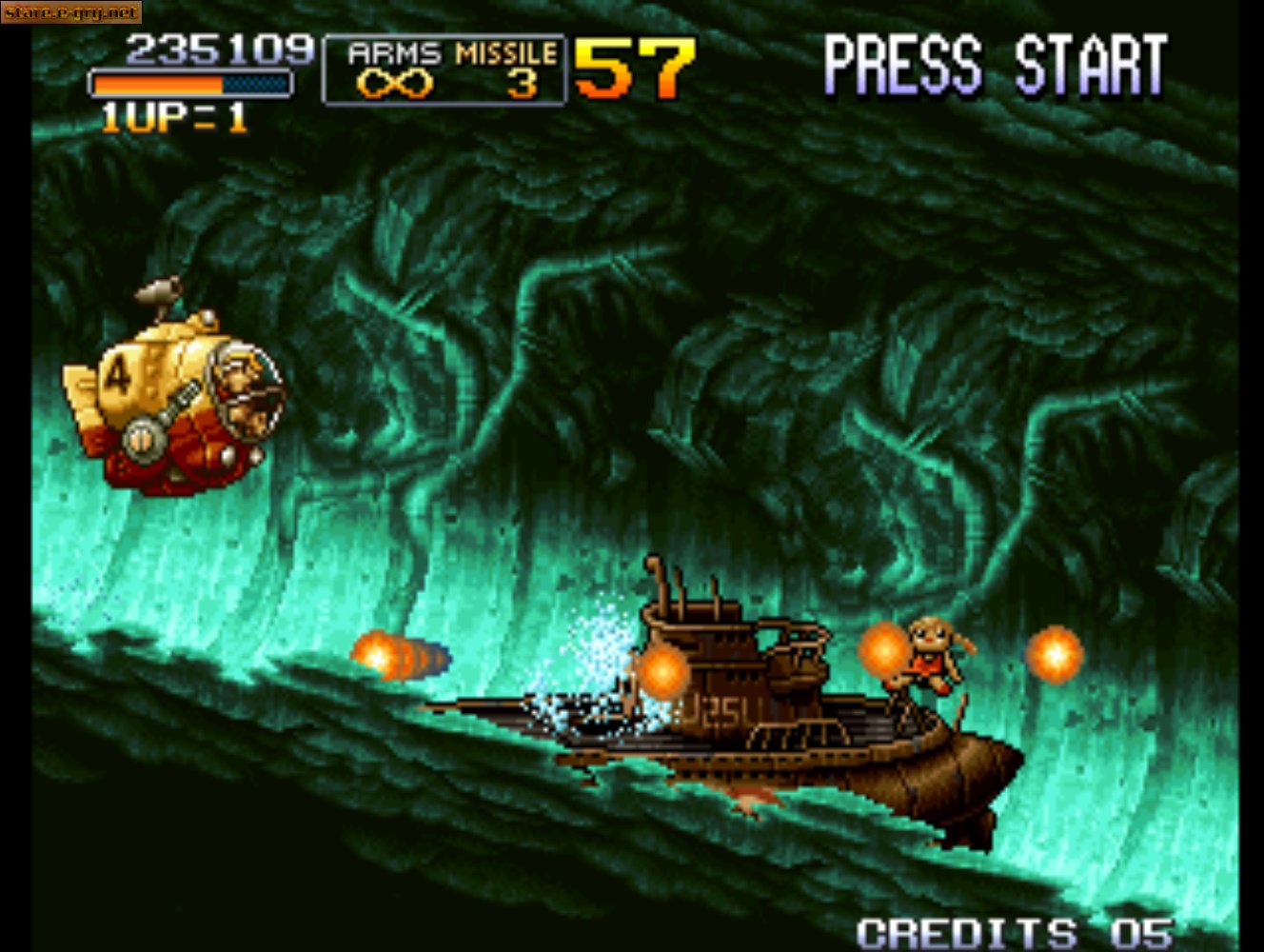Select the MISSILE label in the weapons box

506,54
